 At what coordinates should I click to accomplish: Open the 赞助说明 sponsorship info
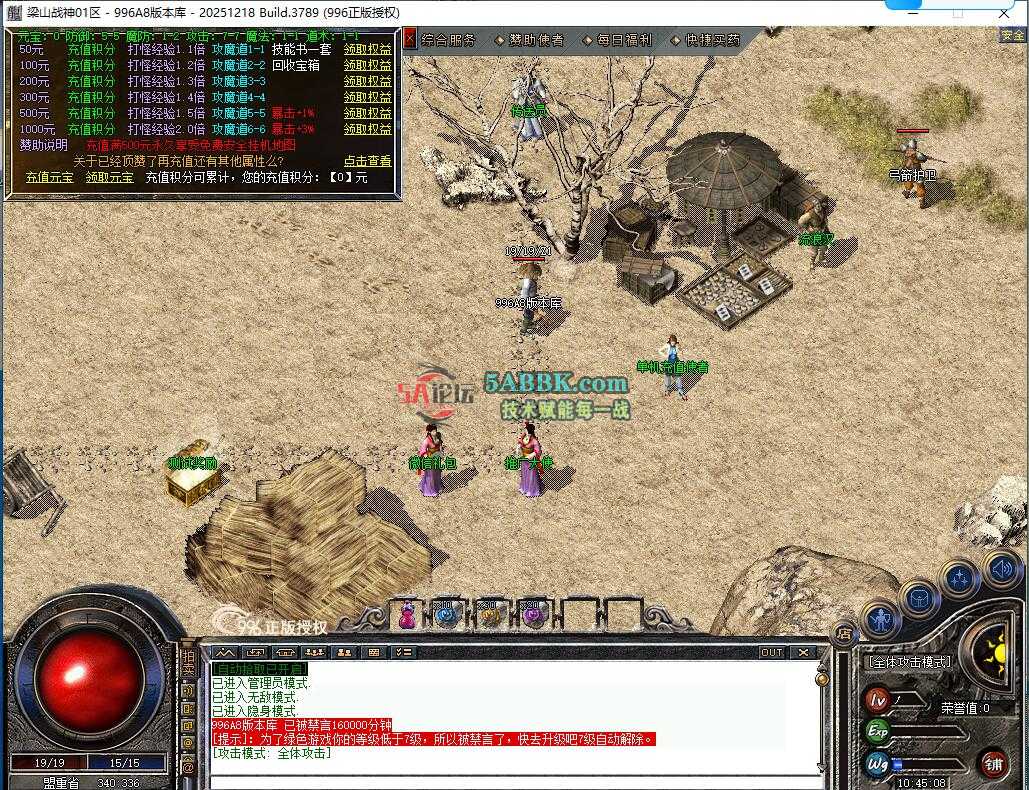pyautogui.click(x=43, y=145)
